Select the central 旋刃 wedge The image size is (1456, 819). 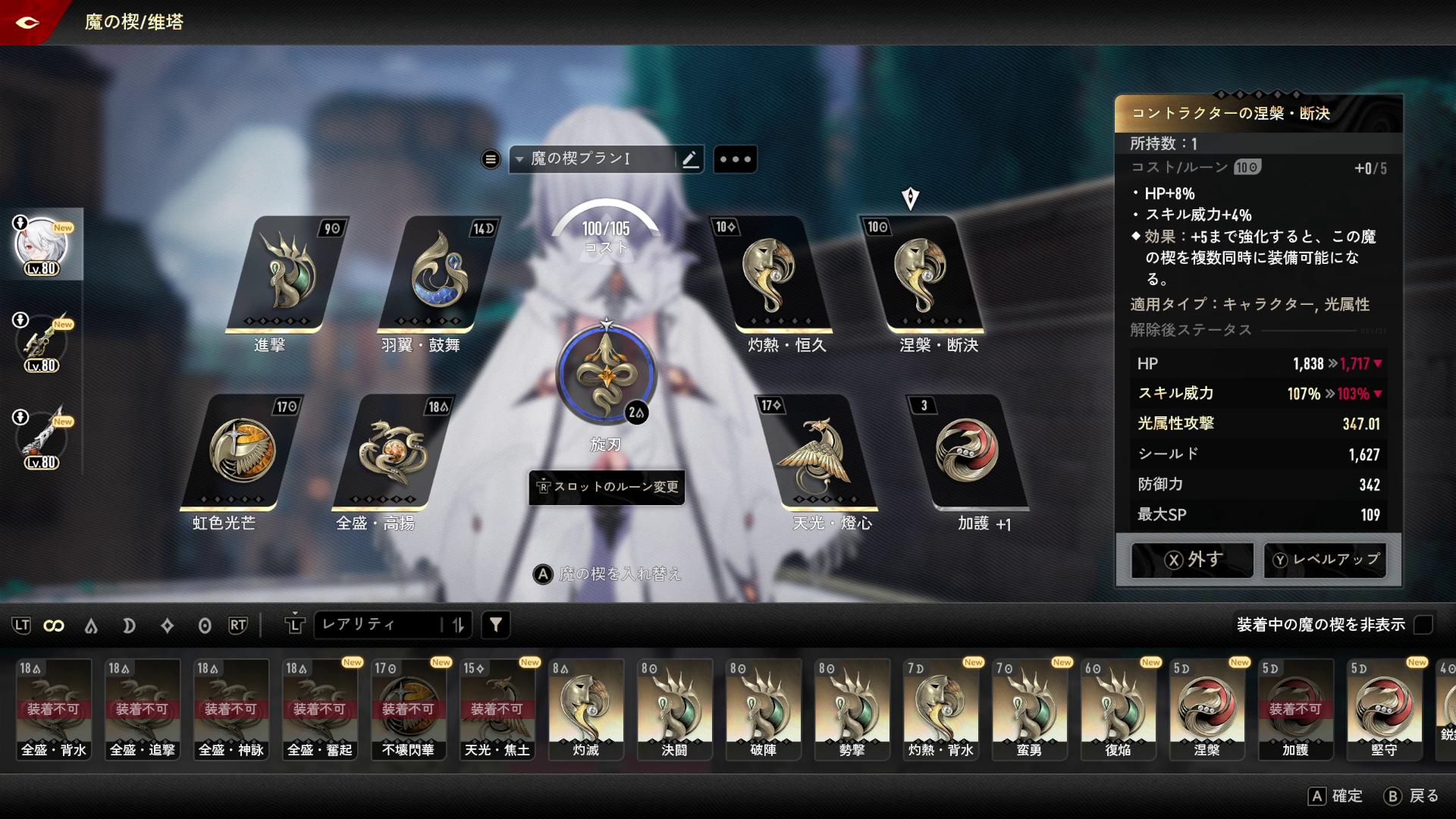pyautogui.click(x=605, y=375)
